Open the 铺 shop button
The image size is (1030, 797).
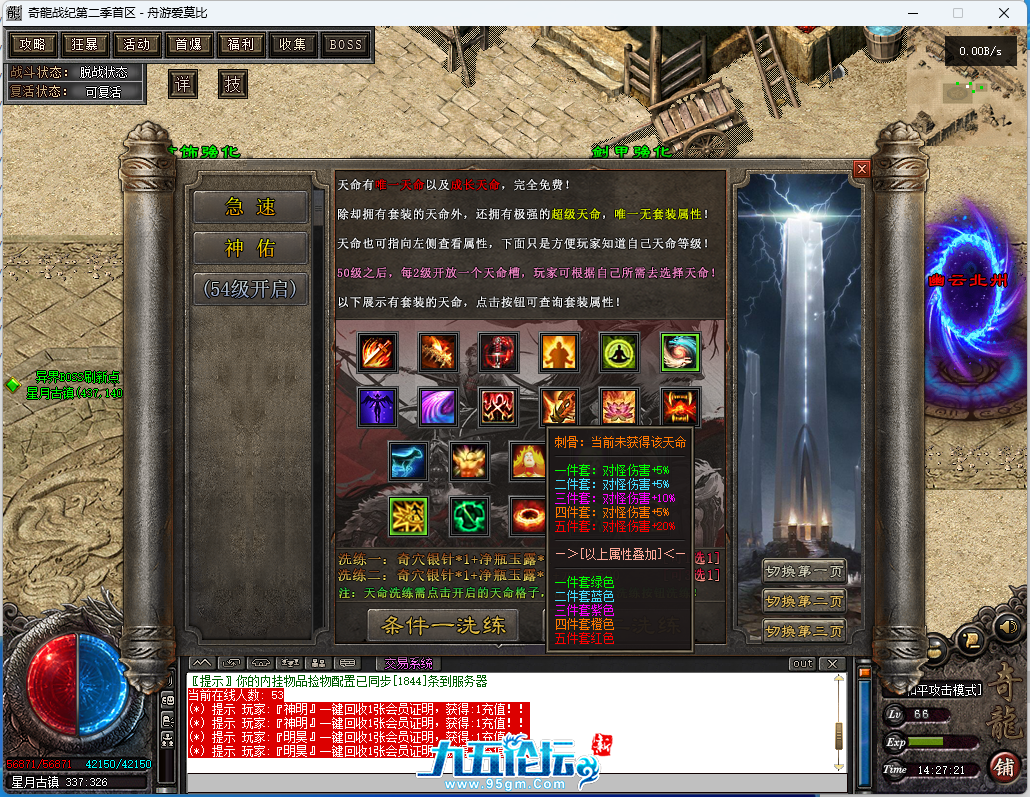click(1003, 767)
